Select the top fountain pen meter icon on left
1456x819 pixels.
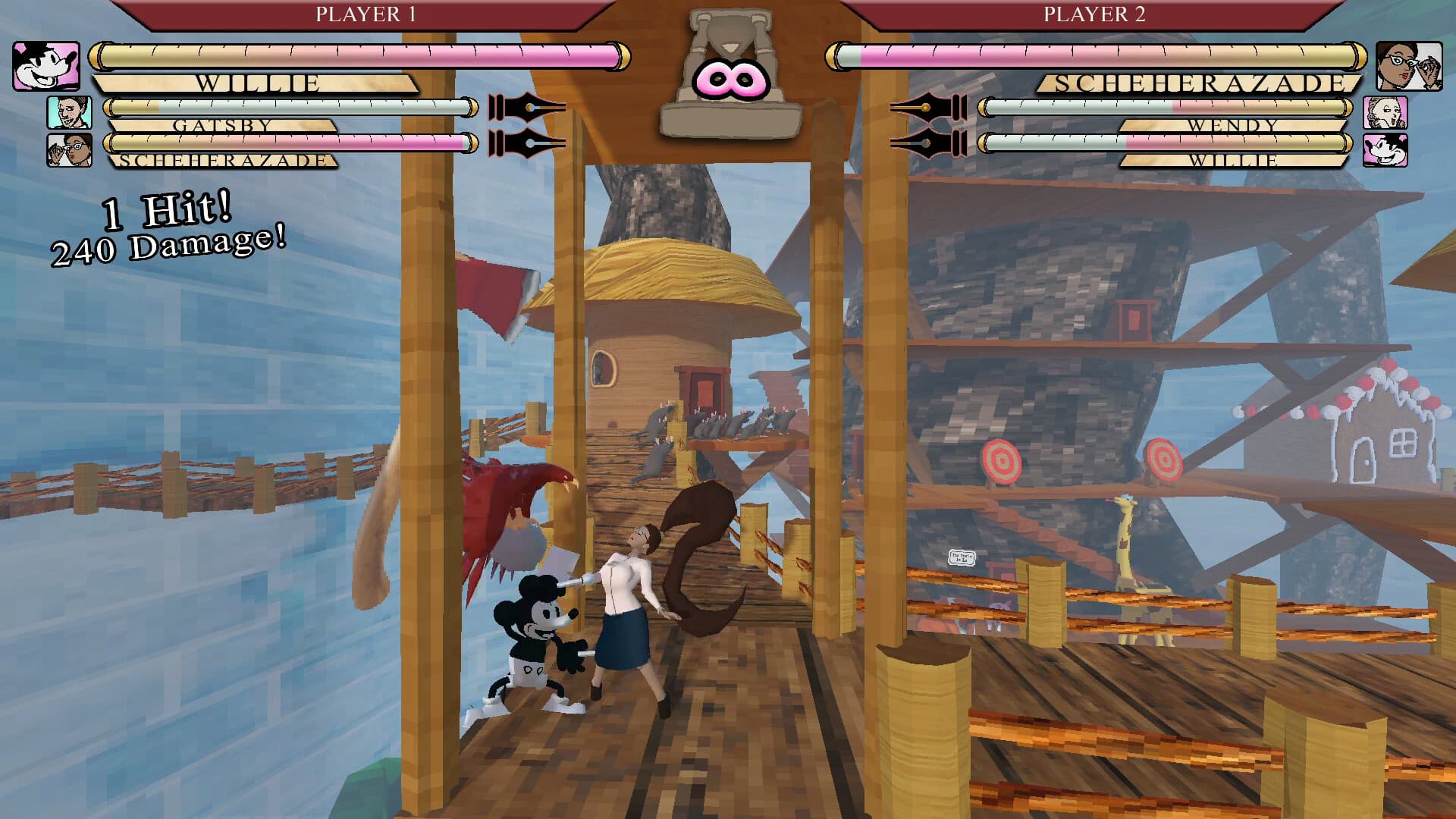click(x=526, y=106)
